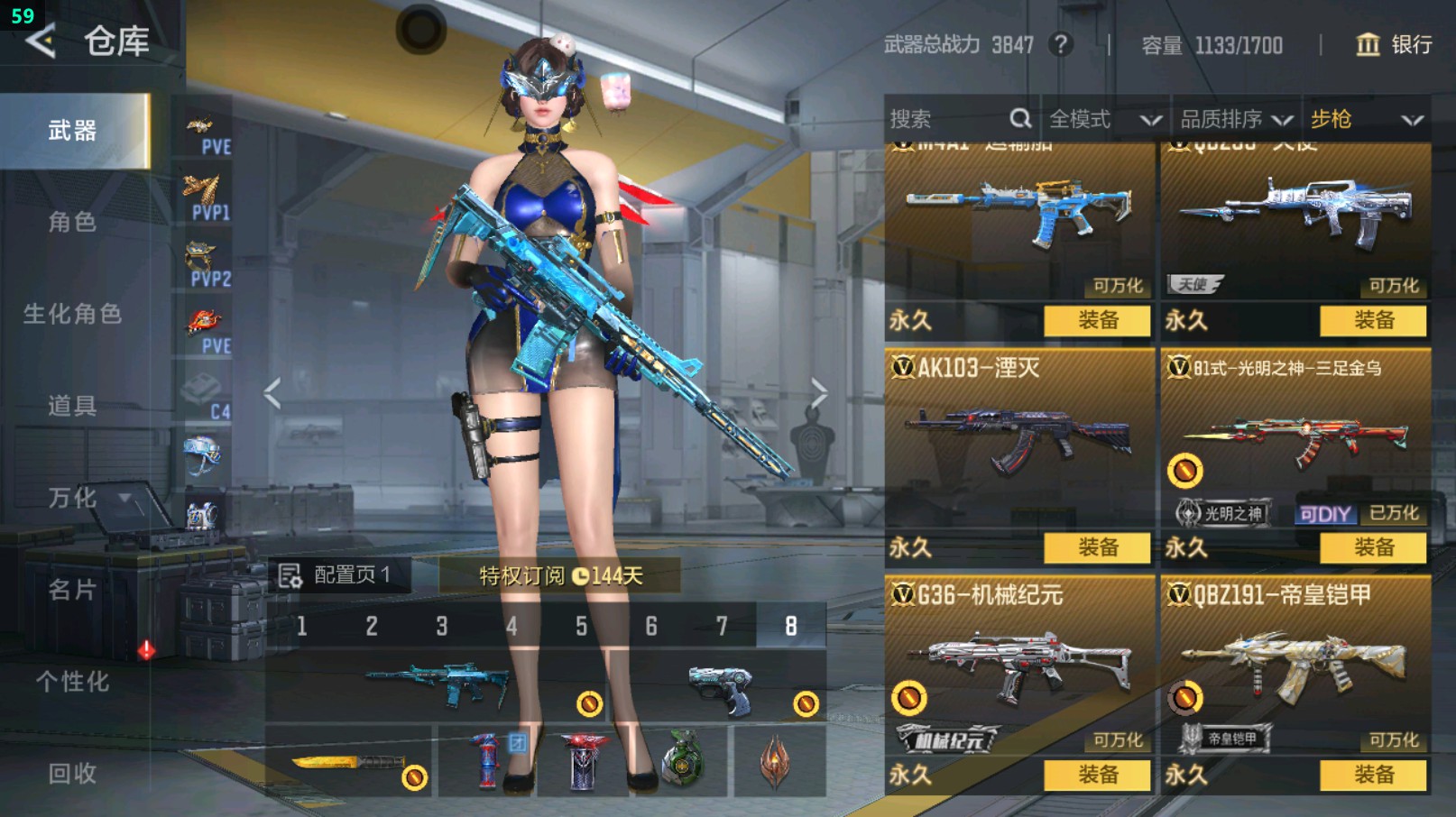Rotate character view with right arrow
The width and height of the screenshot is (1456, 817).
(818, 393)
